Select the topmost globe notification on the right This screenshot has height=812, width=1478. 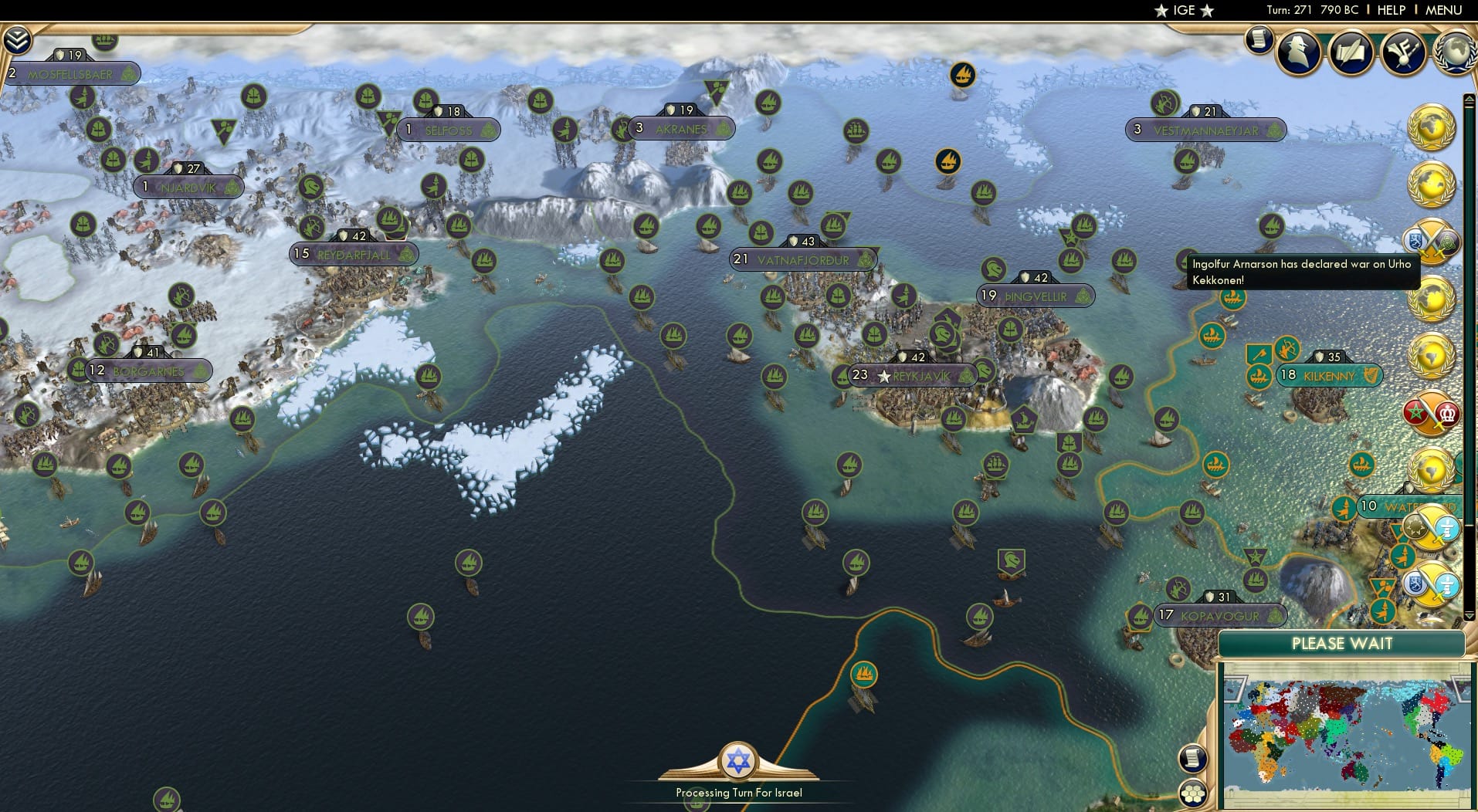[x=1432, y=128]
